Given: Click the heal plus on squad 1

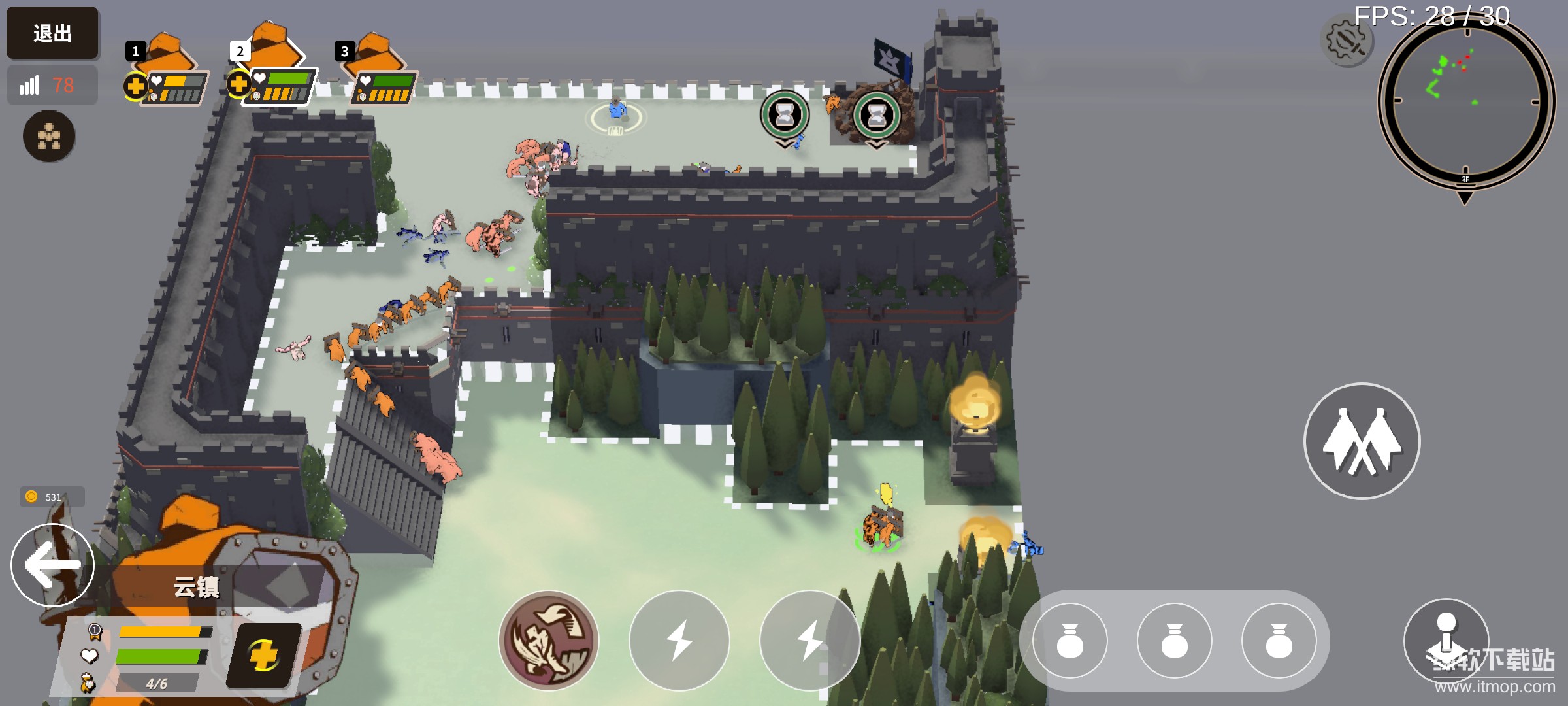Looking at the screenshot, I should tap(135, 86).
